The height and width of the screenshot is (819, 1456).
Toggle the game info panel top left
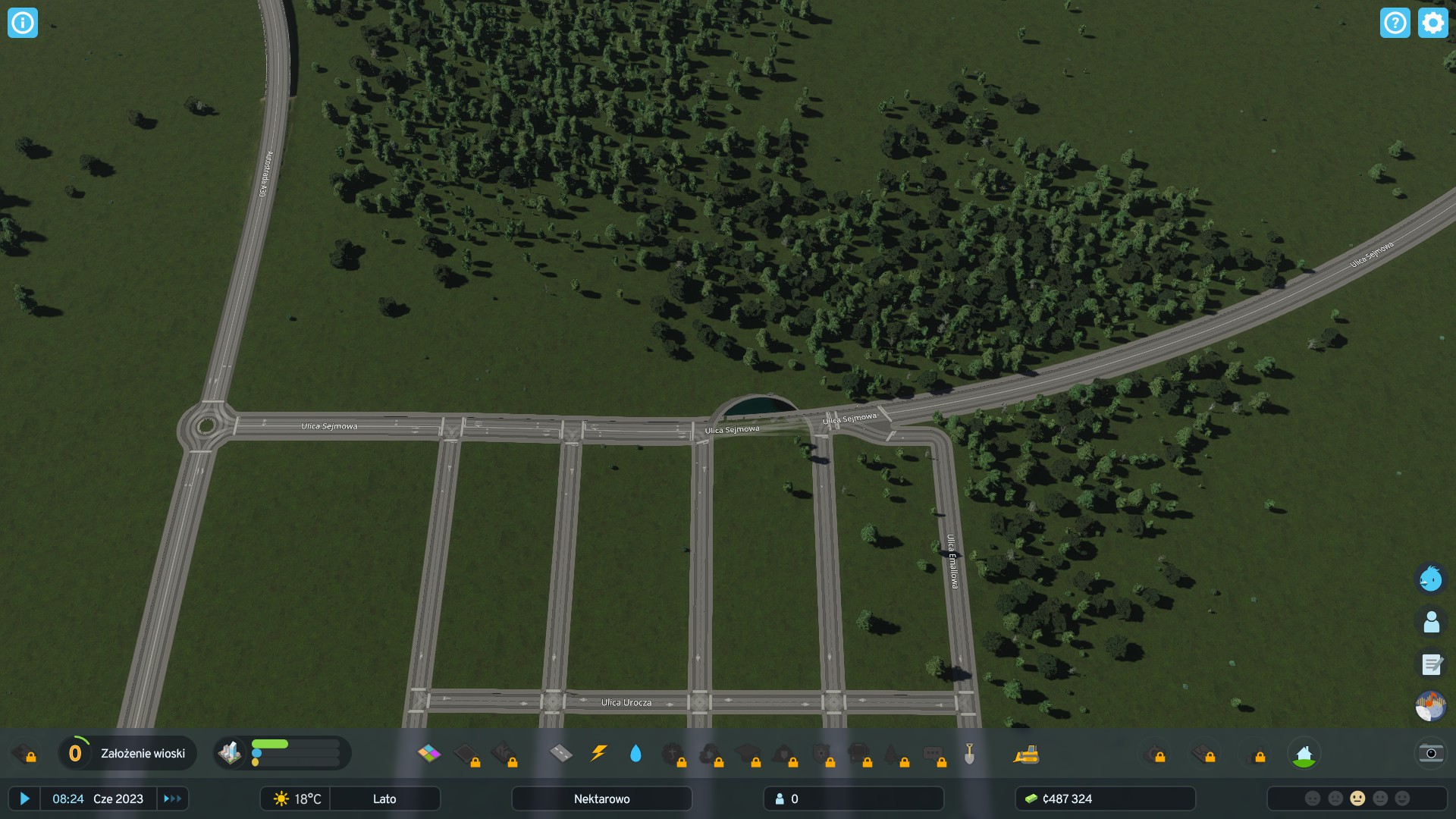(23, 23)
